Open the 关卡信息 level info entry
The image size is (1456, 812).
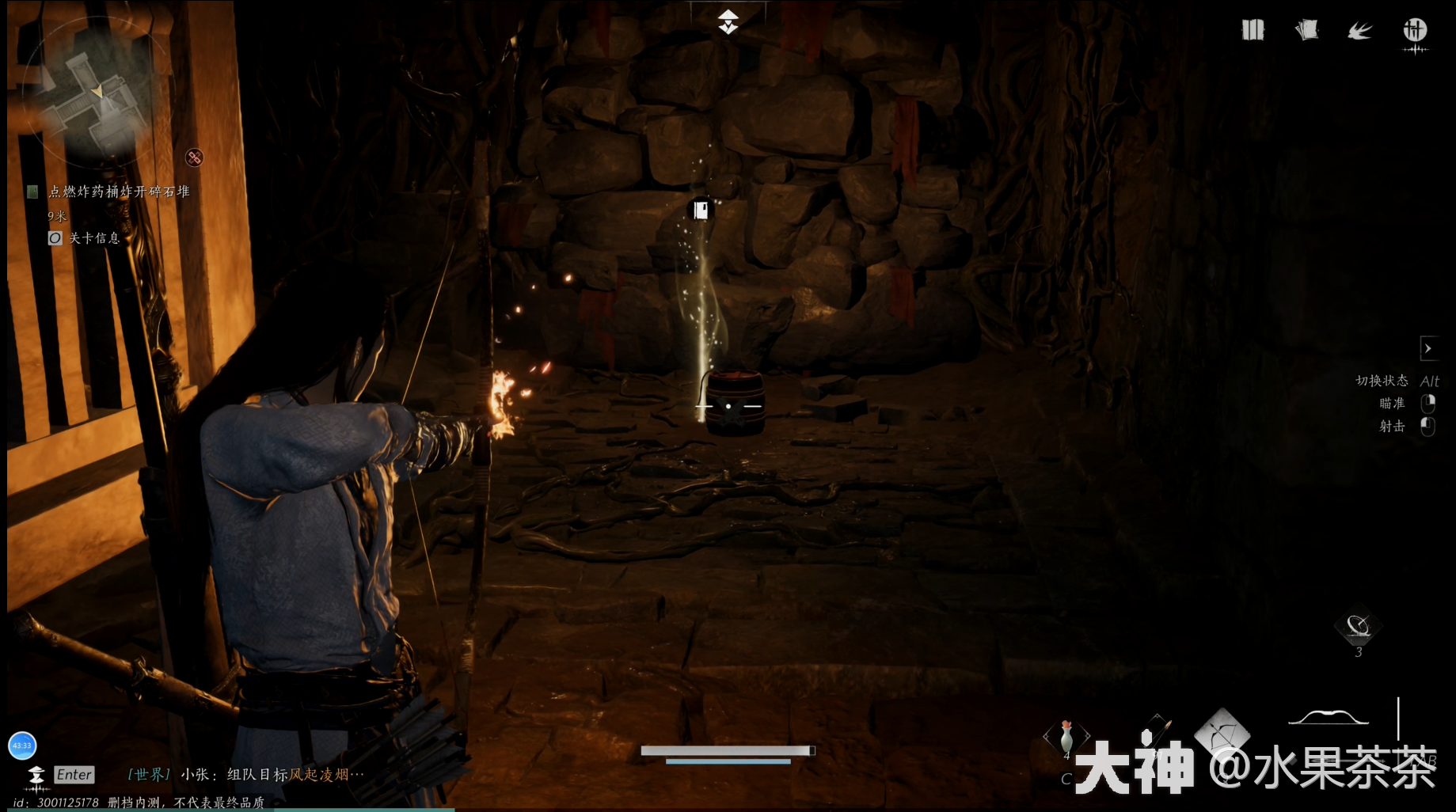pos(93,238)
